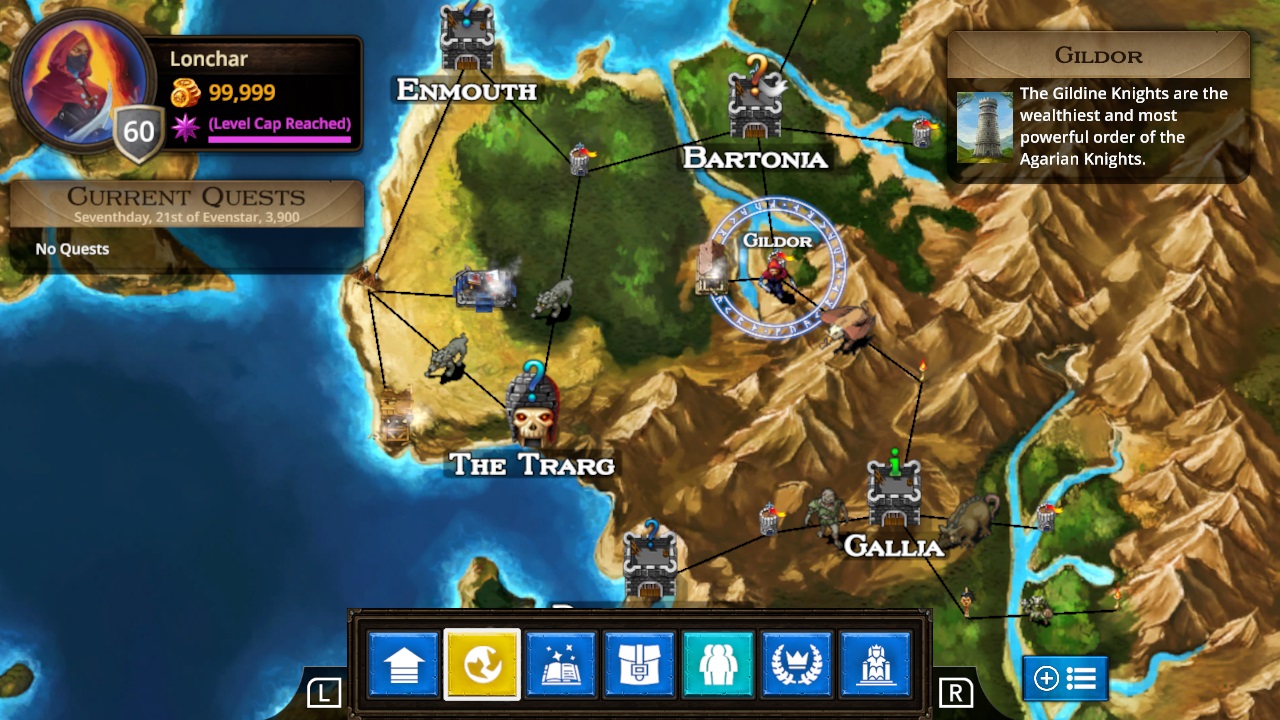Open the party members icon
Screen dimensions: 1280x720
[x=718, y=664]
